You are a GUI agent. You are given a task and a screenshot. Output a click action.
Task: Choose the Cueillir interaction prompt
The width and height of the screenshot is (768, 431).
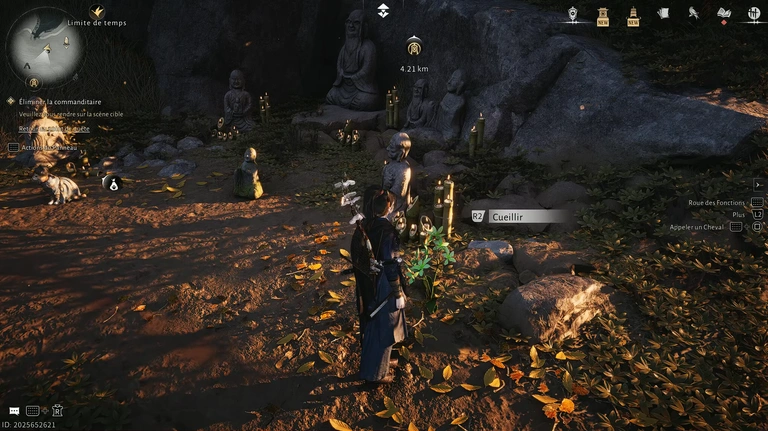(x=515, y=215)
